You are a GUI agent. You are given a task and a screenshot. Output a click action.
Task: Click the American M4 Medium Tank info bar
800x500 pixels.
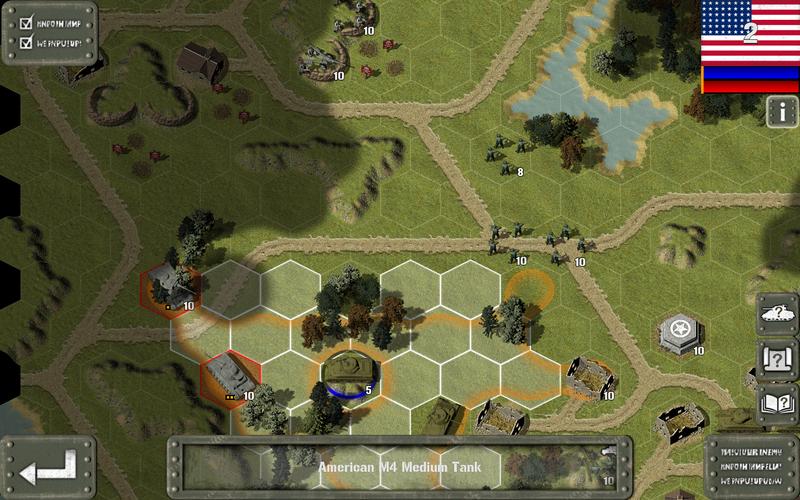tap(400, 466)
